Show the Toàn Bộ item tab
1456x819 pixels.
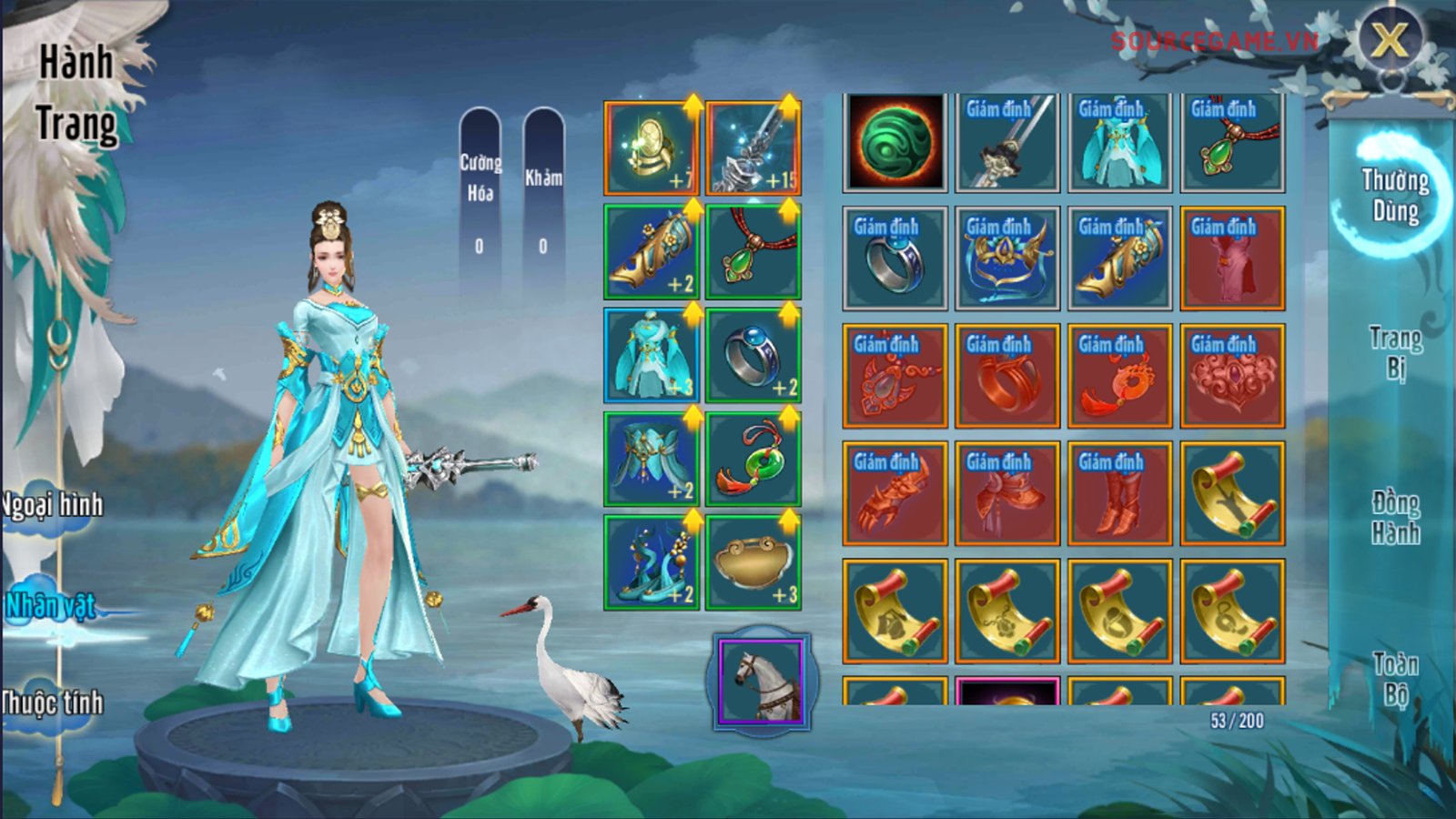click(1395, 679)
